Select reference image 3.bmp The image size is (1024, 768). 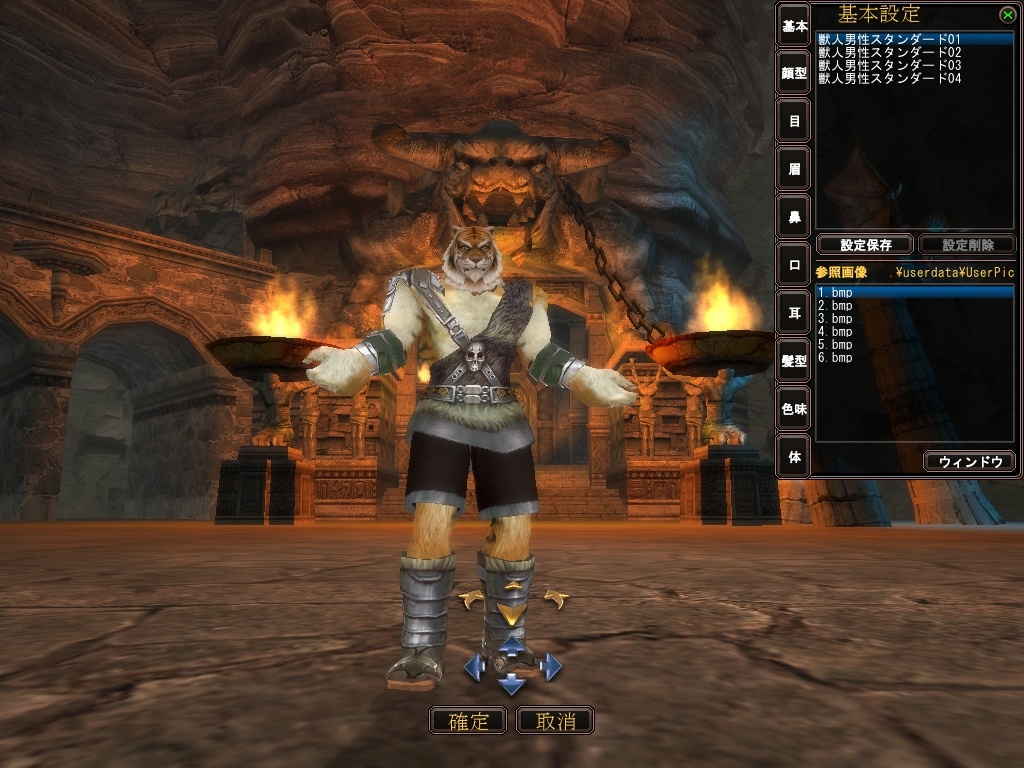[x=835, y=318]
